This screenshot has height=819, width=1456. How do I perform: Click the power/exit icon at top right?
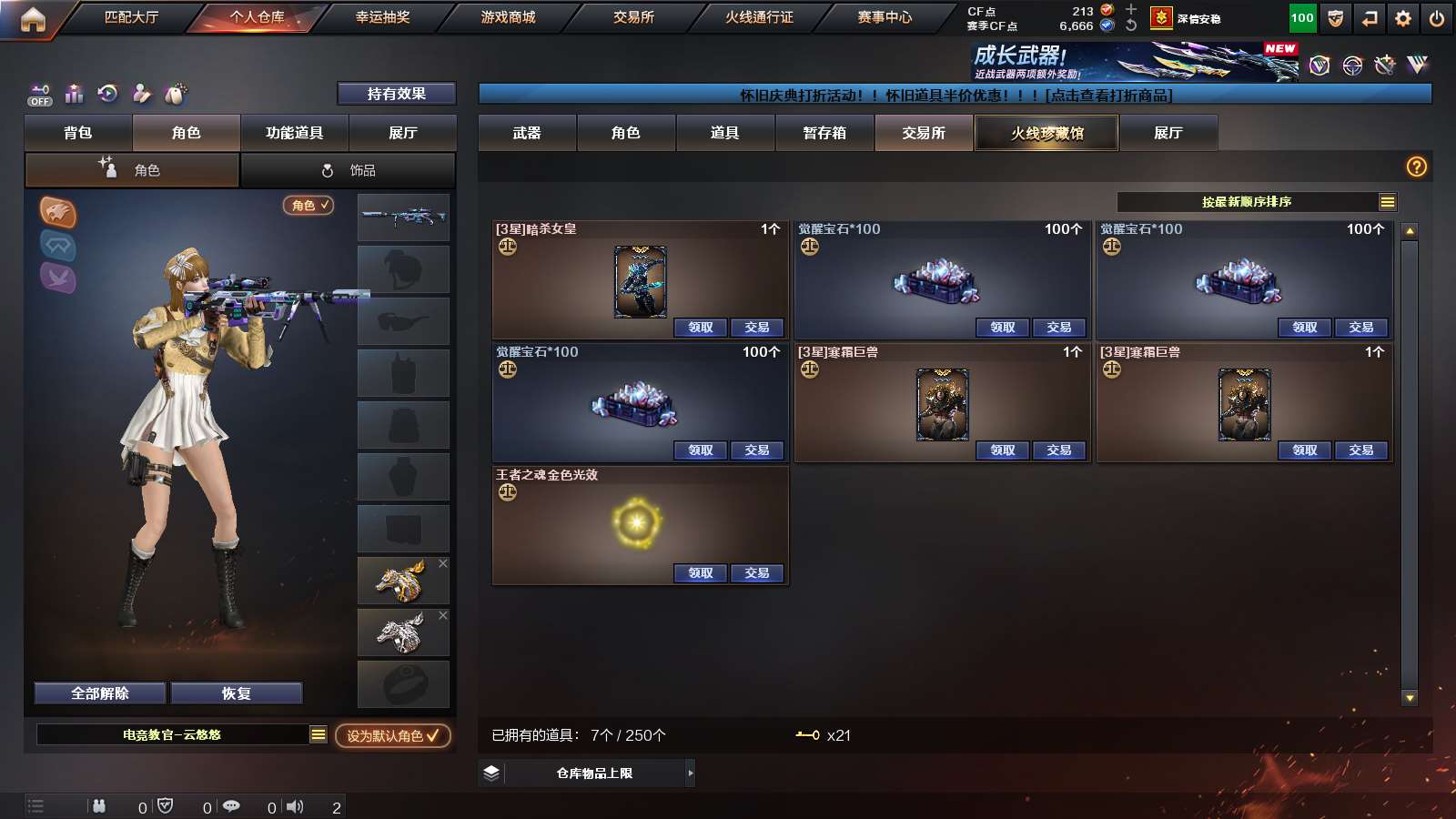(1438, 17)
